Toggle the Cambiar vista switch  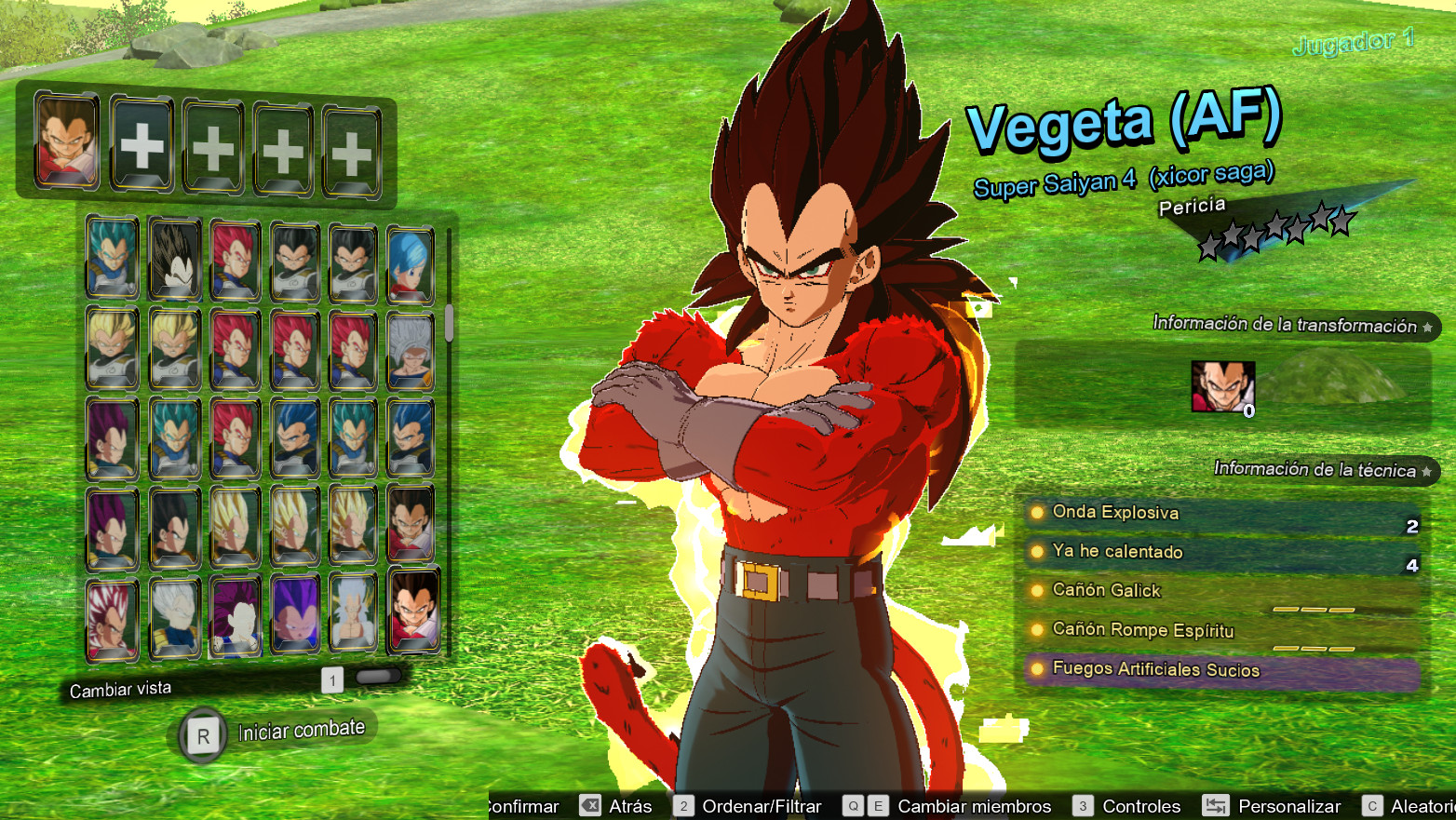point(377,677)
